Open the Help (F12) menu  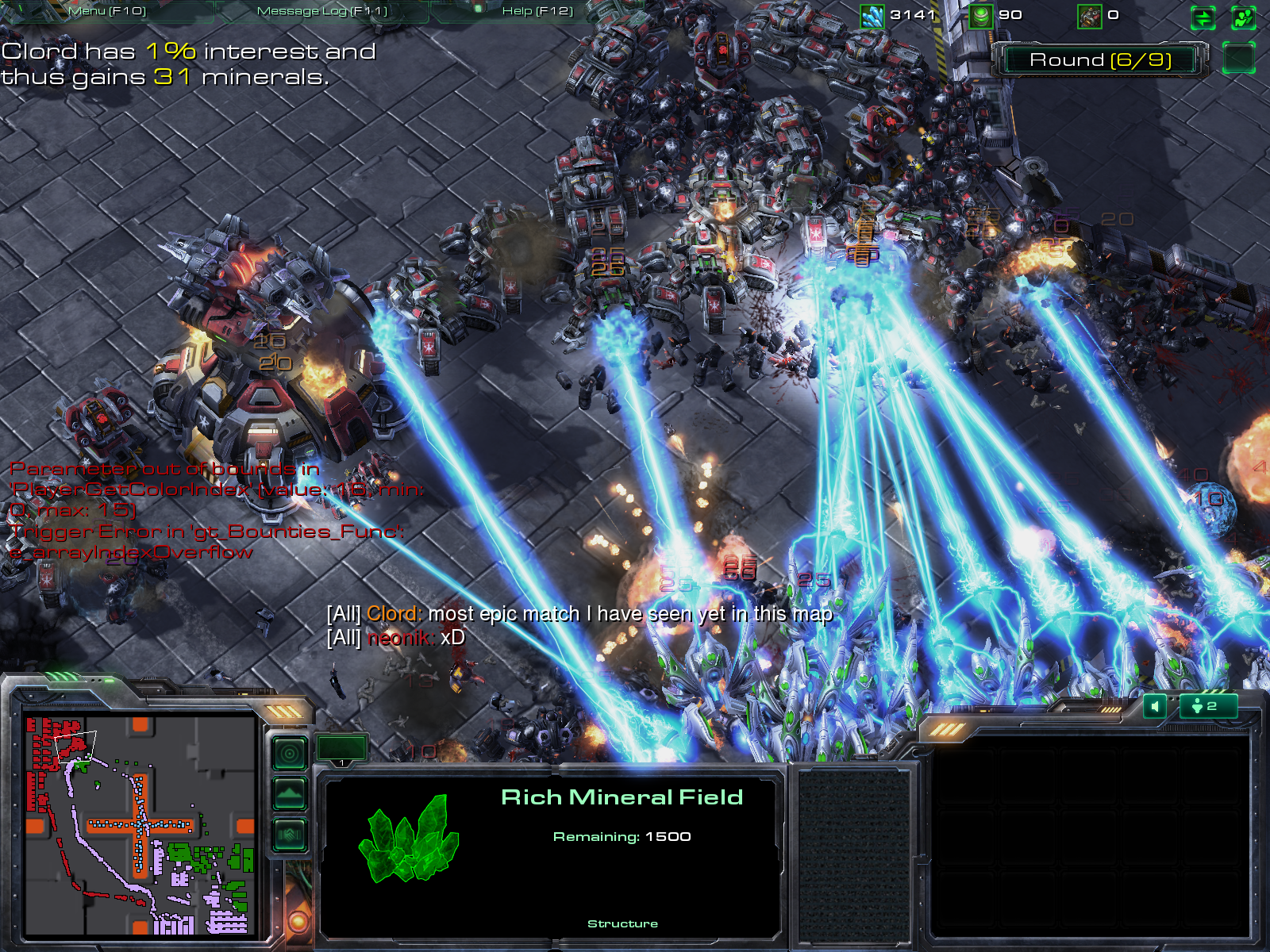pos(537,11)
